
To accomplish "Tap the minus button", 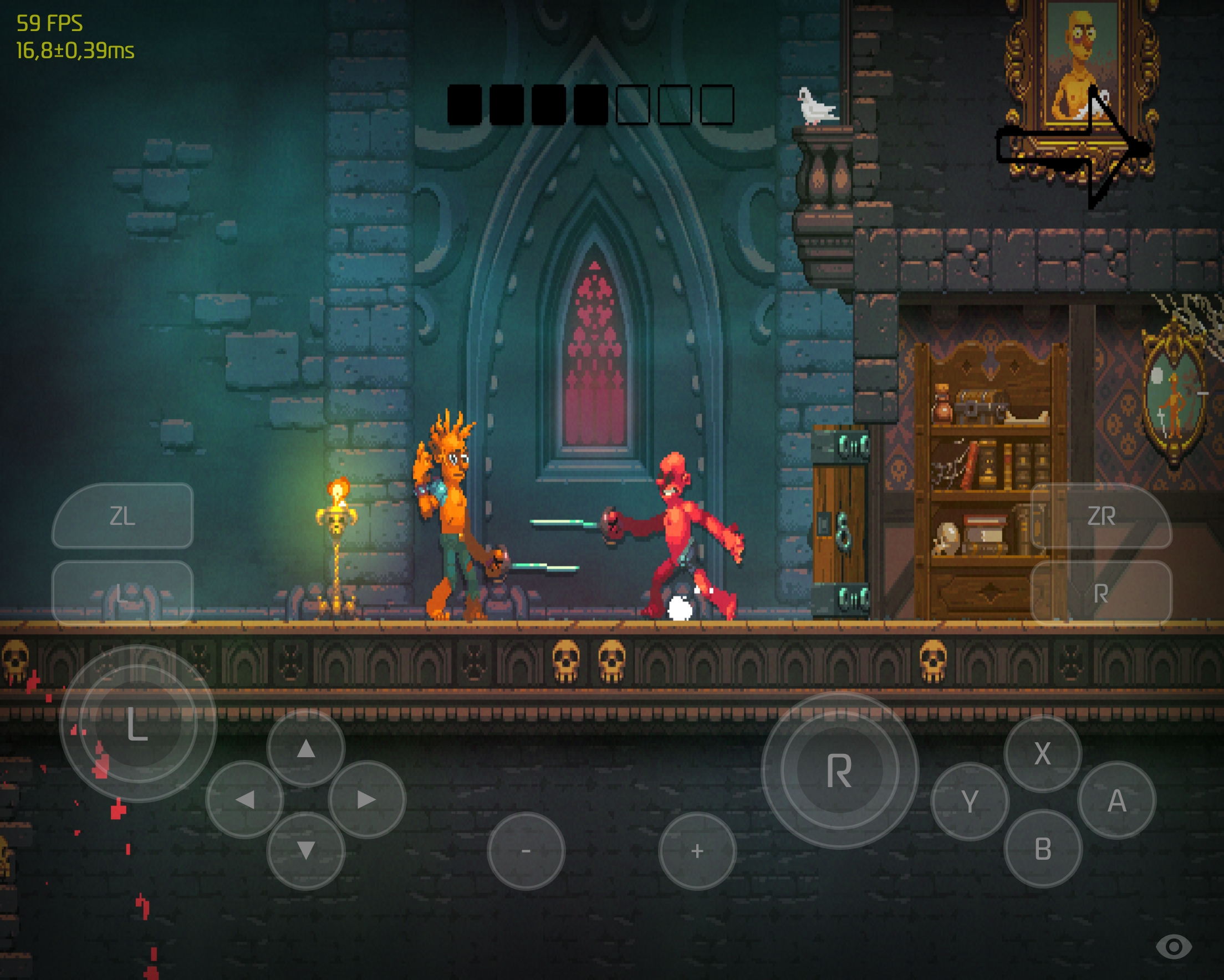I will click(526, 850).
